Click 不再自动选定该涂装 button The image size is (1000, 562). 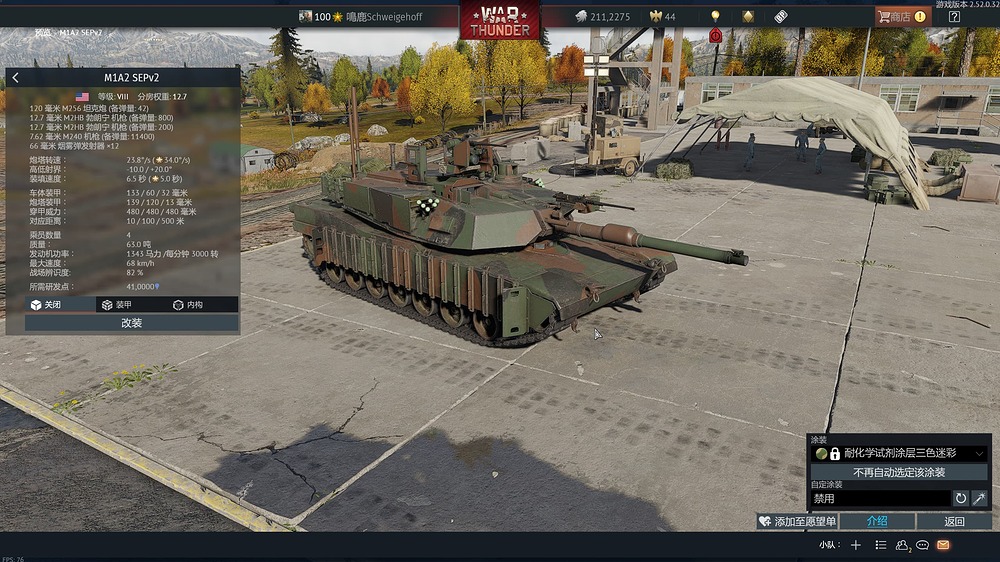click(x=899, y=472)
